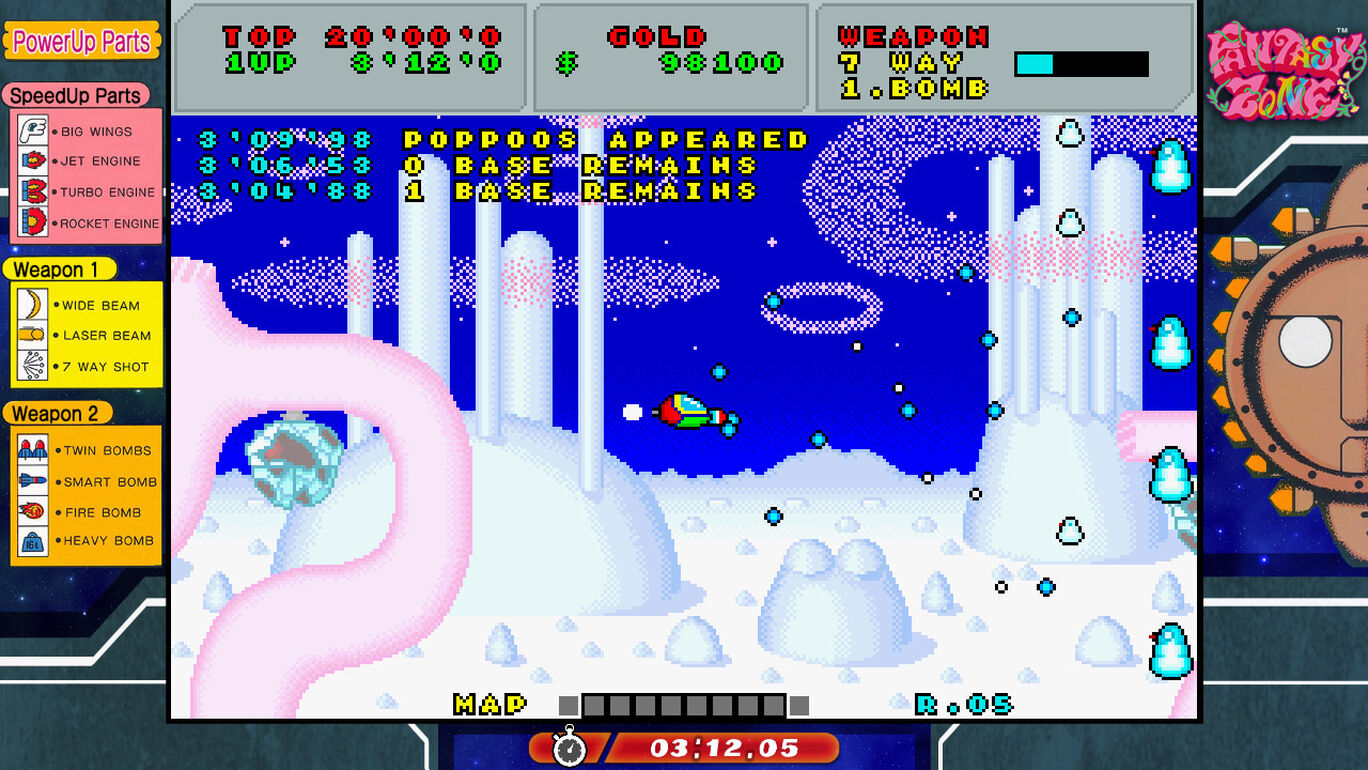The width and height of the screenshot is (1368, 770).
Task: Click the WEAPON energy gauge bar
Action: pyautogui.click(x=1083, y=62)
